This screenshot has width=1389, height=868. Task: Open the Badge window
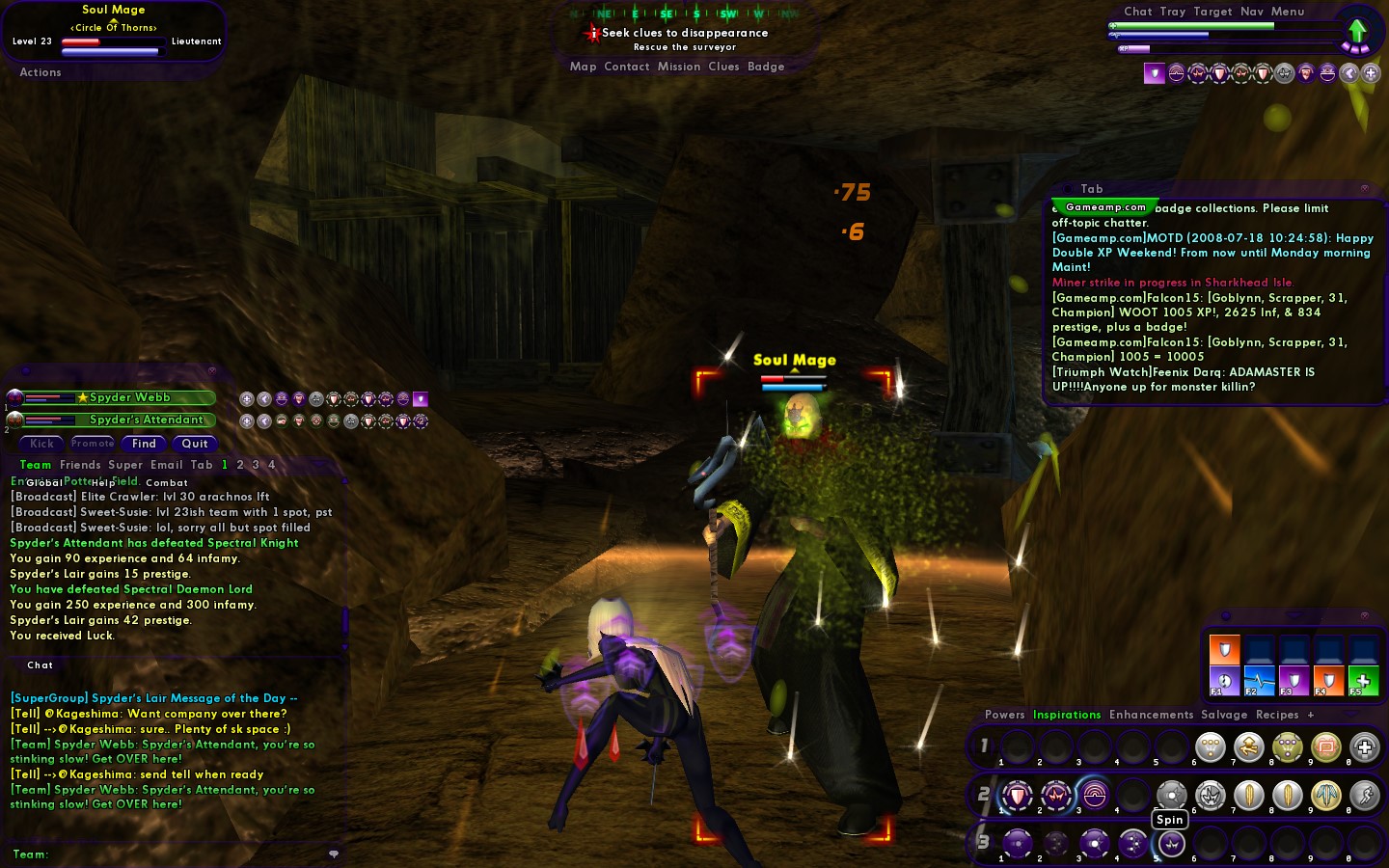(x=766, y=67)
